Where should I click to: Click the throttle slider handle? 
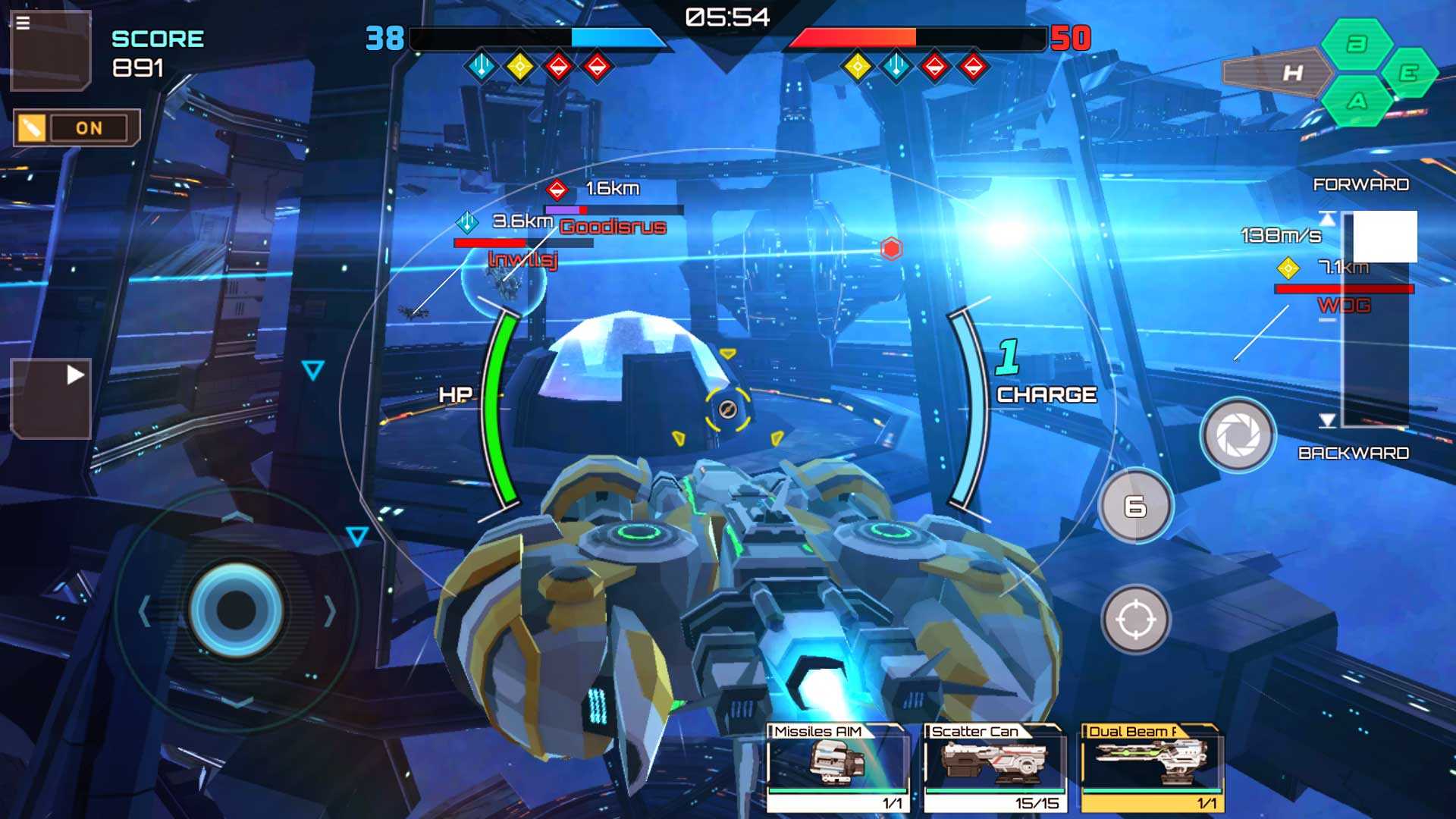point(1385,237)
